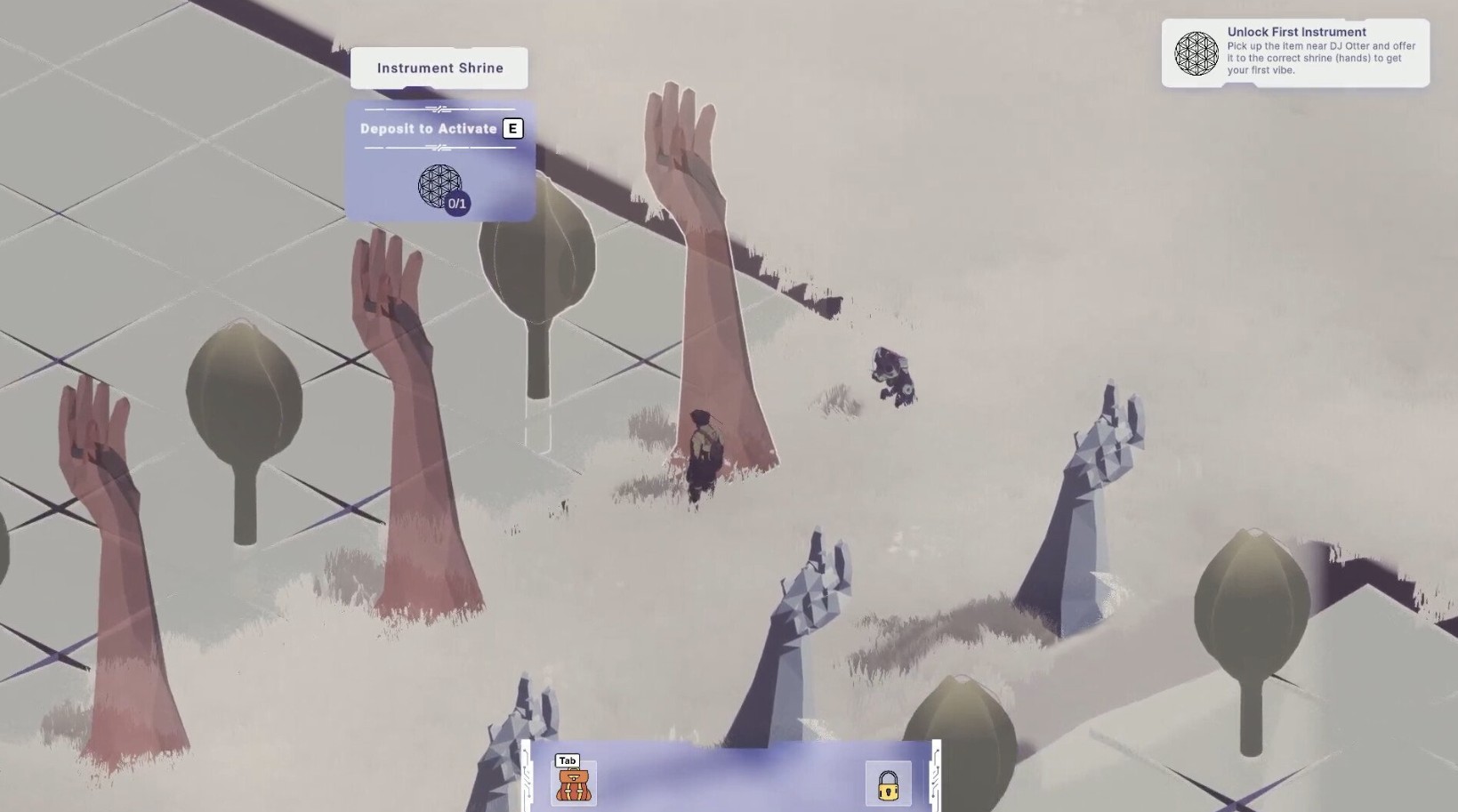Click the Tab key label above the backpack
Screen dimensions: 1458x812
[x=567, y=760]
